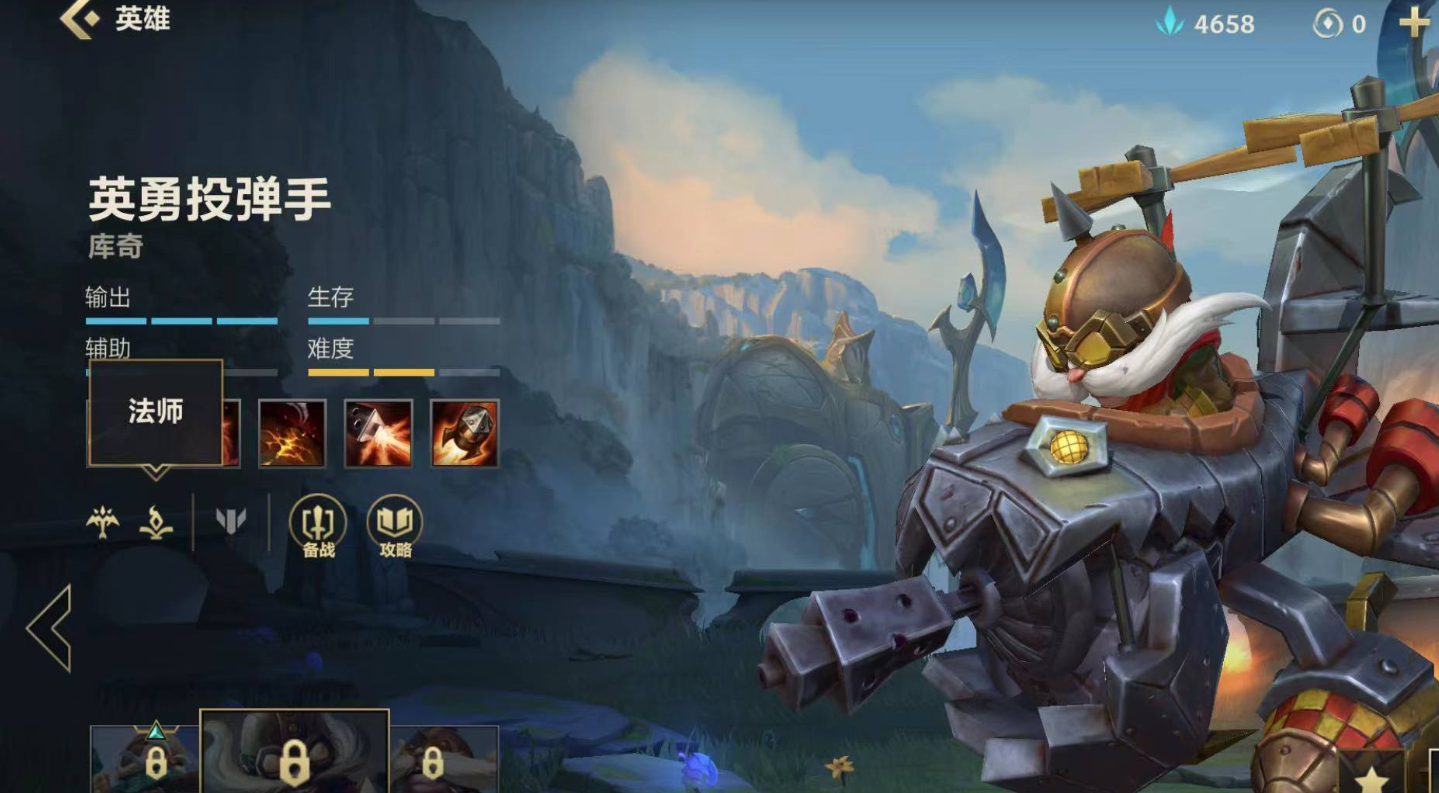The width and height of the screenshot is (1439, 793).
Task: Select the missile barrage ultimate icon
Action: [x=464, y=433]
